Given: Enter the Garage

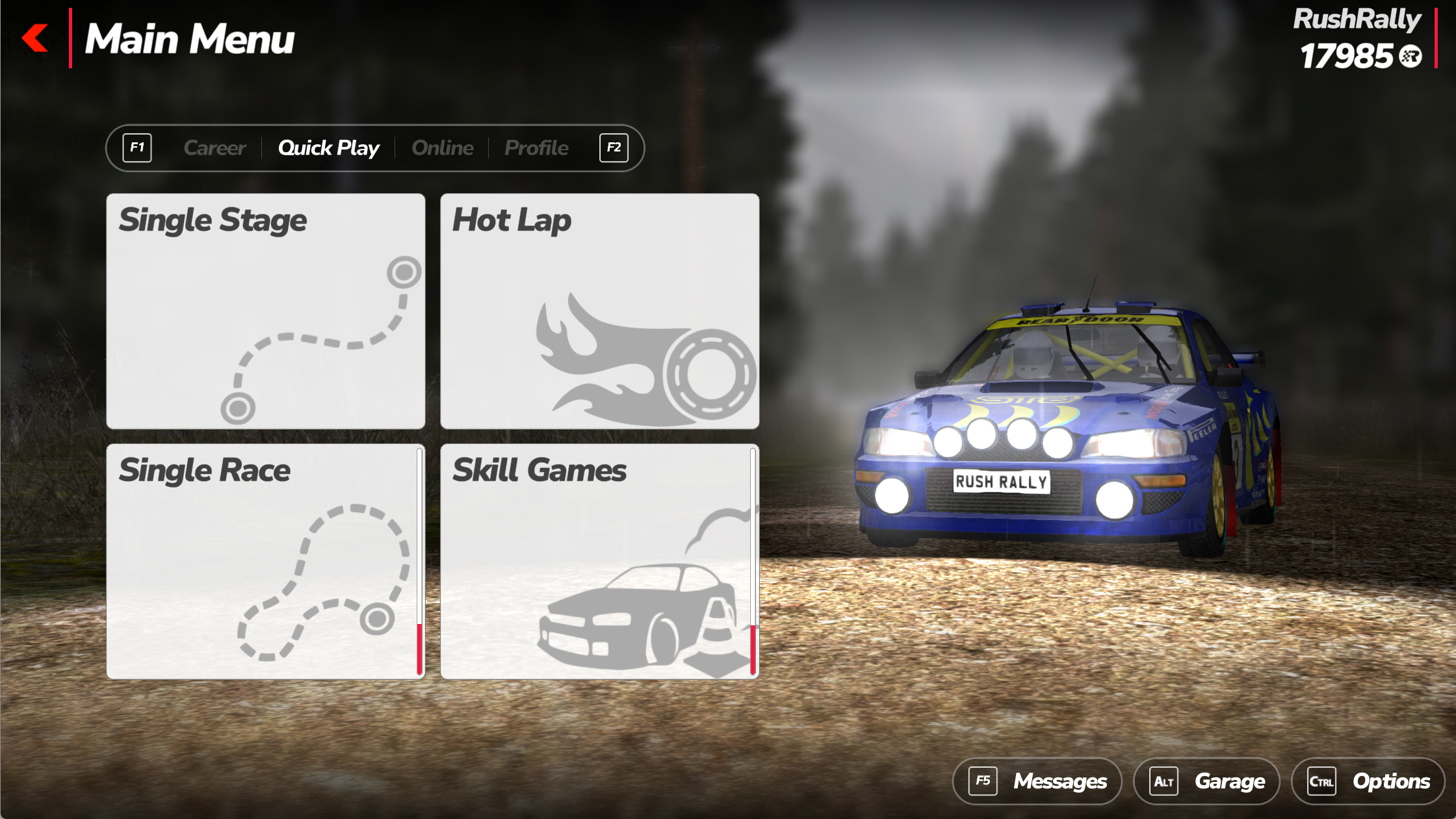Looking at the screenshot, I should click(1206, 781).
